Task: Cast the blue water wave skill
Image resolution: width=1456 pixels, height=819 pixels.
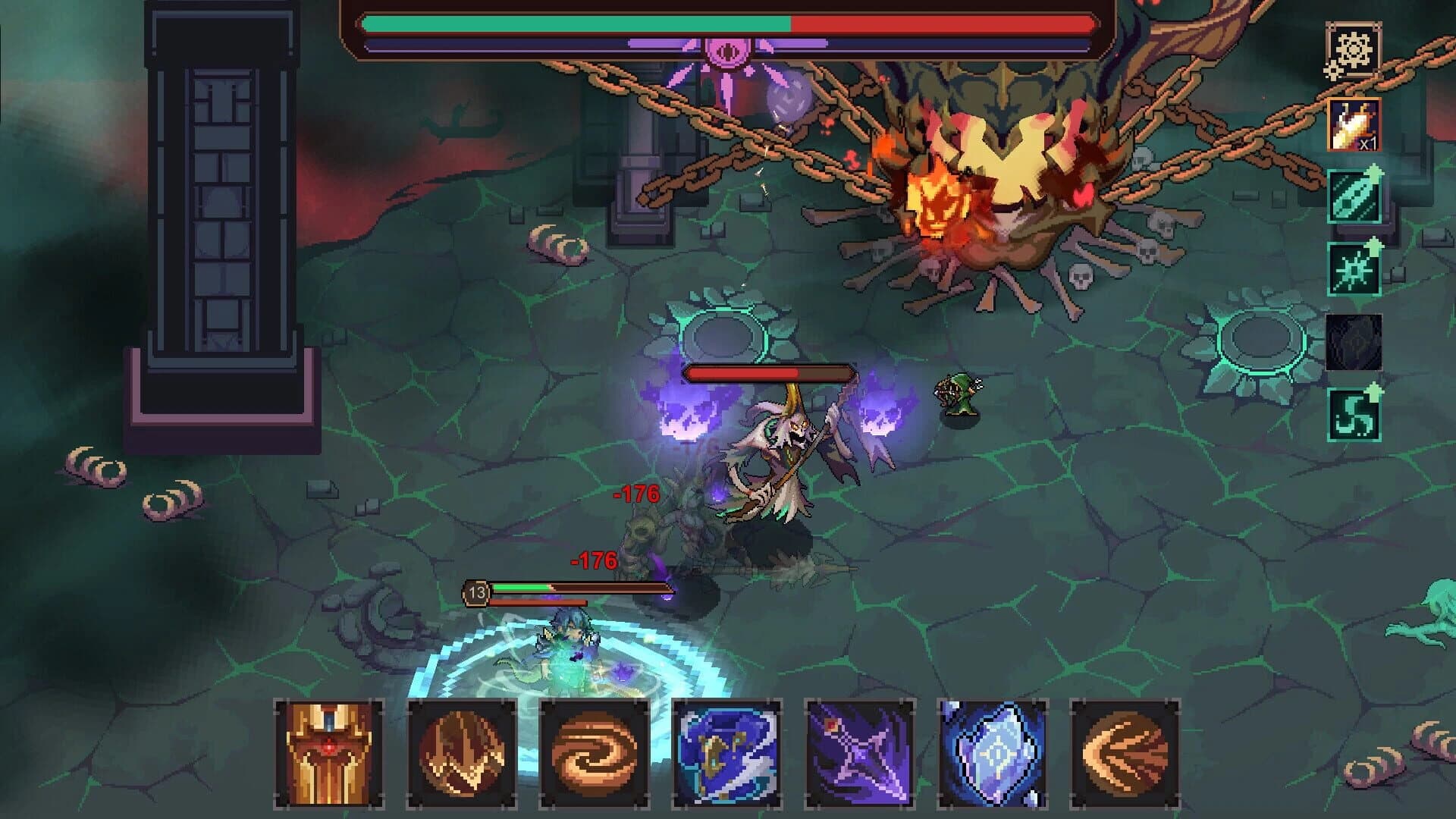Action: [x=728, y=755]
